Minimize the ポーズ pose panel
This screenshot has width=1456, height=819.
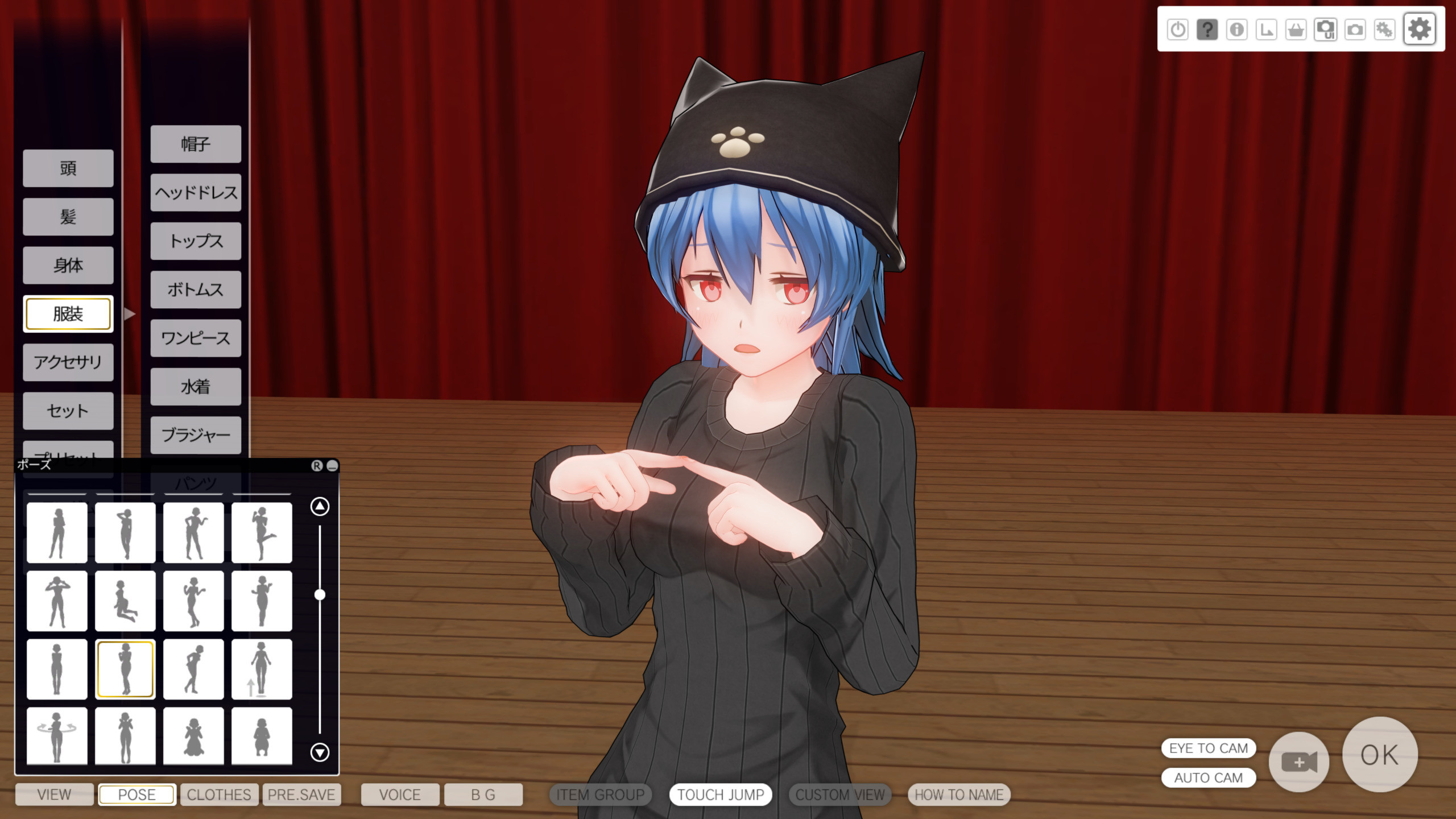point(333,466)
